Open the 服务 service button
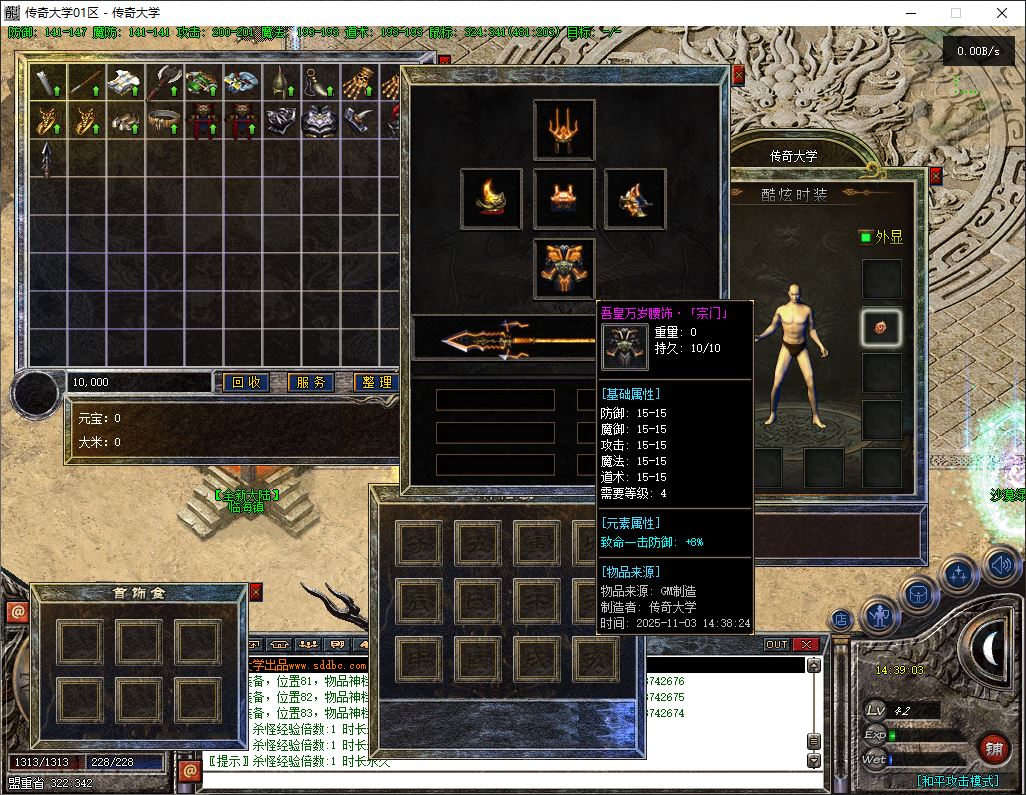This screenshot has width=1026, height=795. [x=311, y=382]
